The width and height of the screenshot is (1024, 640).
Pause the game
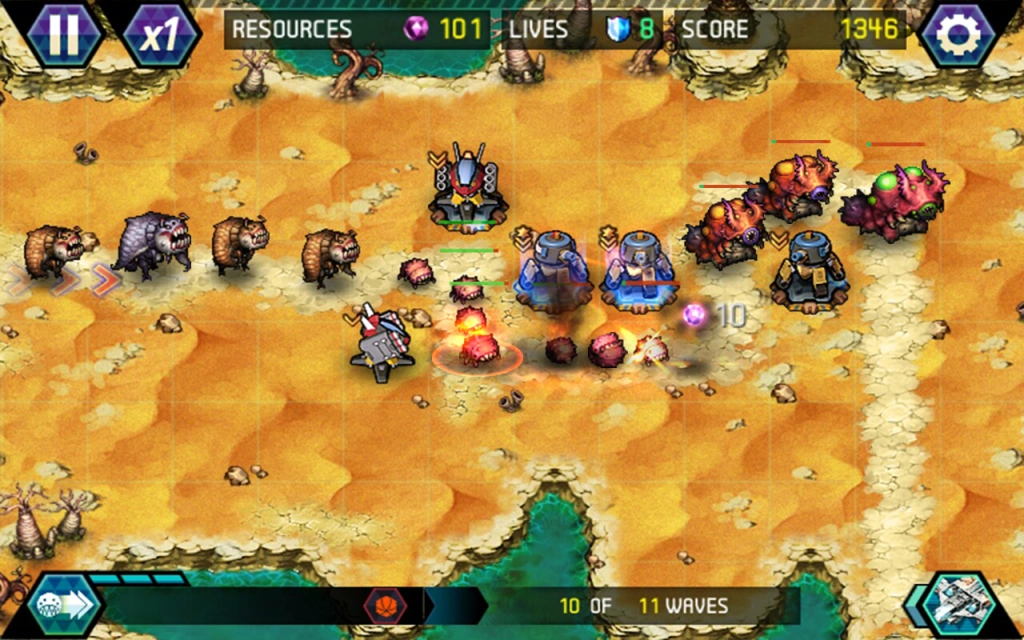[x=62, y=32]
